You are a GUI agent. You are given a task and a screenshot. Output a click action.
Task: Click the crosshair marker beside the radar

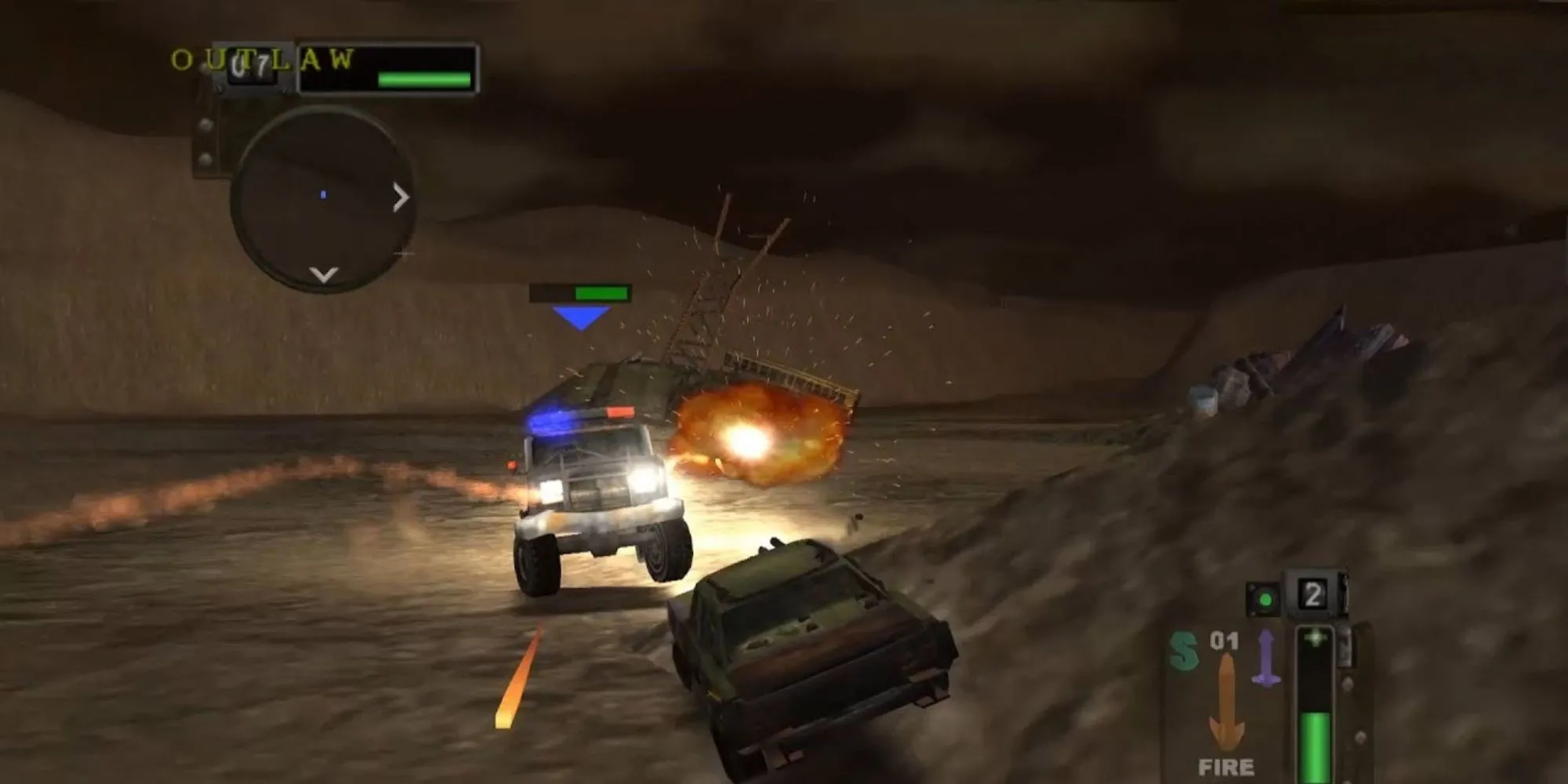404,254
